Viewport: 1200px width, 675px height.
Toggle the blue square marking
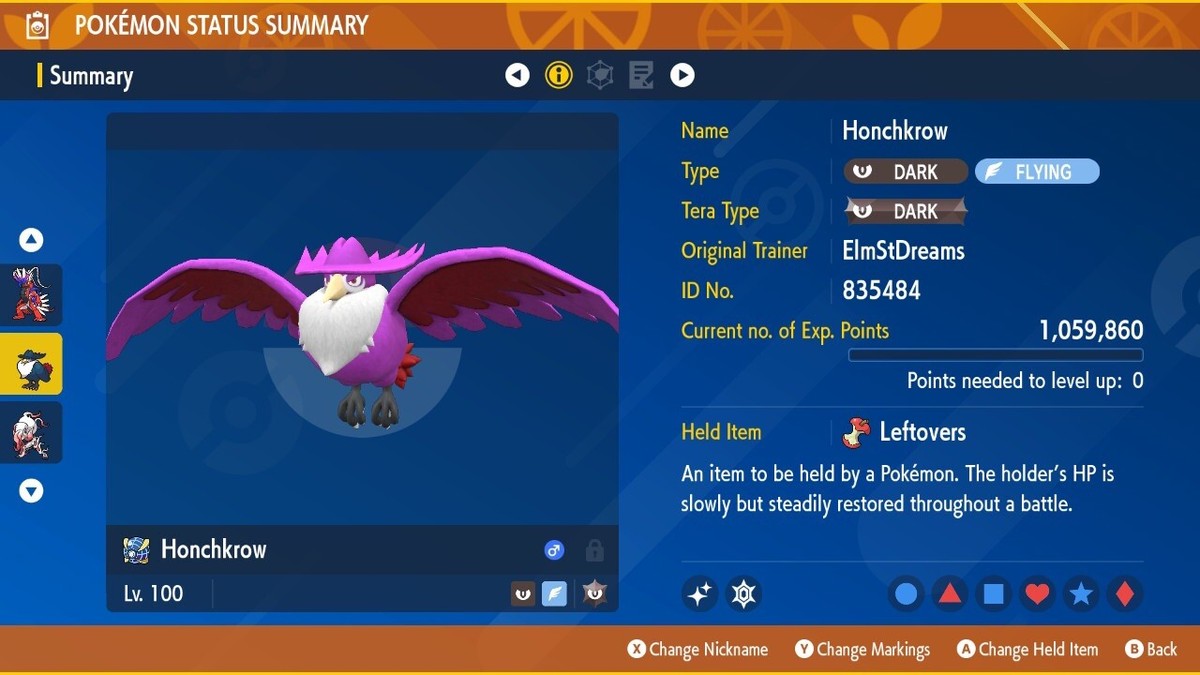(993, 594)
